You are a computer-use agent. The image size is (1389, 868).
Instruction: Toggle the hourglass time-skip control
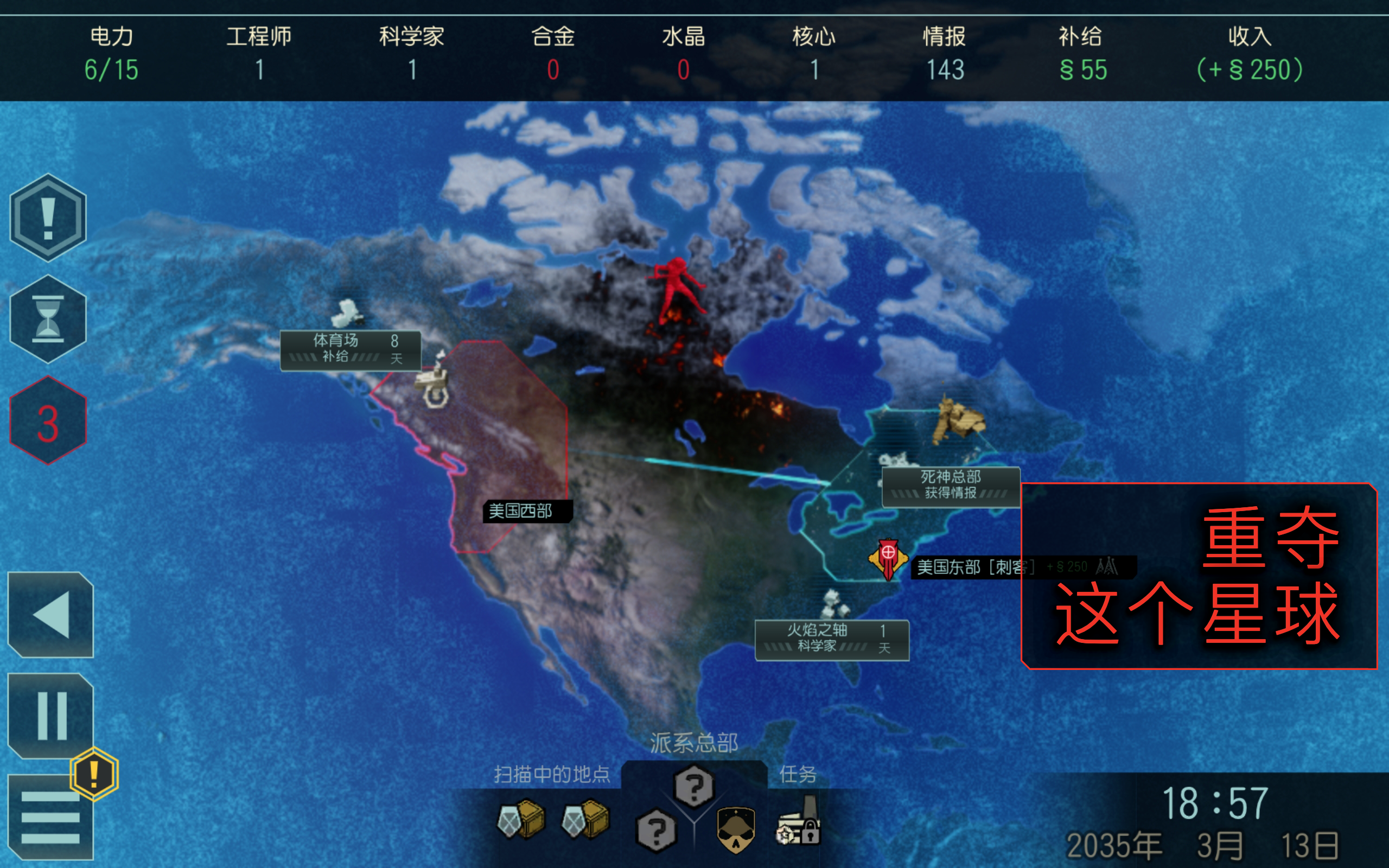click(49, 318)
